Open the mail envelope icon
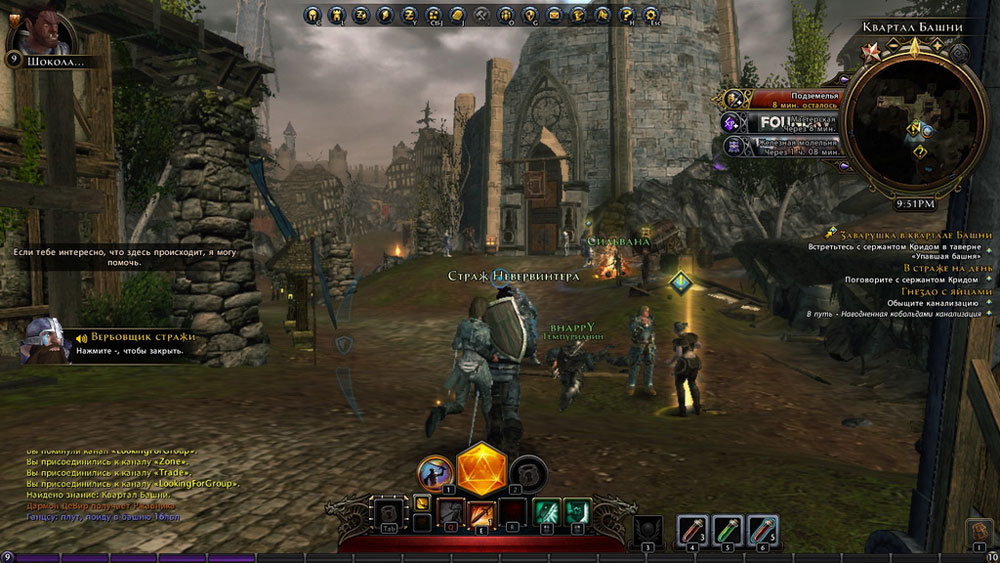Viewport: 1000px width, 563px height. pyautogui.click(x=555, y=15)
